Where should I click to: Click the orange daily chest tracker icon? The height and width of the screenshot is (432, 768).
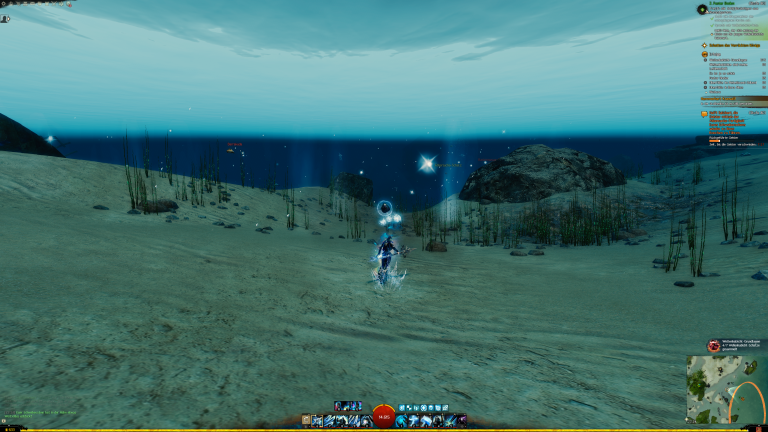point(704,55)
